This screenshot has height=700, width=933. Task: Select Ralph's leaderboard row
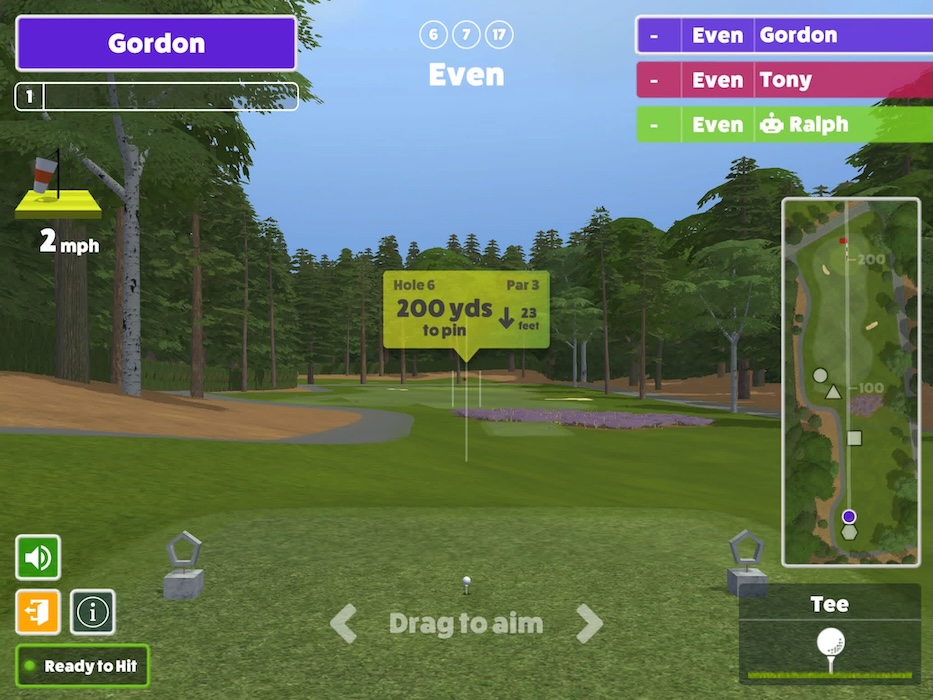click(784, 125)
